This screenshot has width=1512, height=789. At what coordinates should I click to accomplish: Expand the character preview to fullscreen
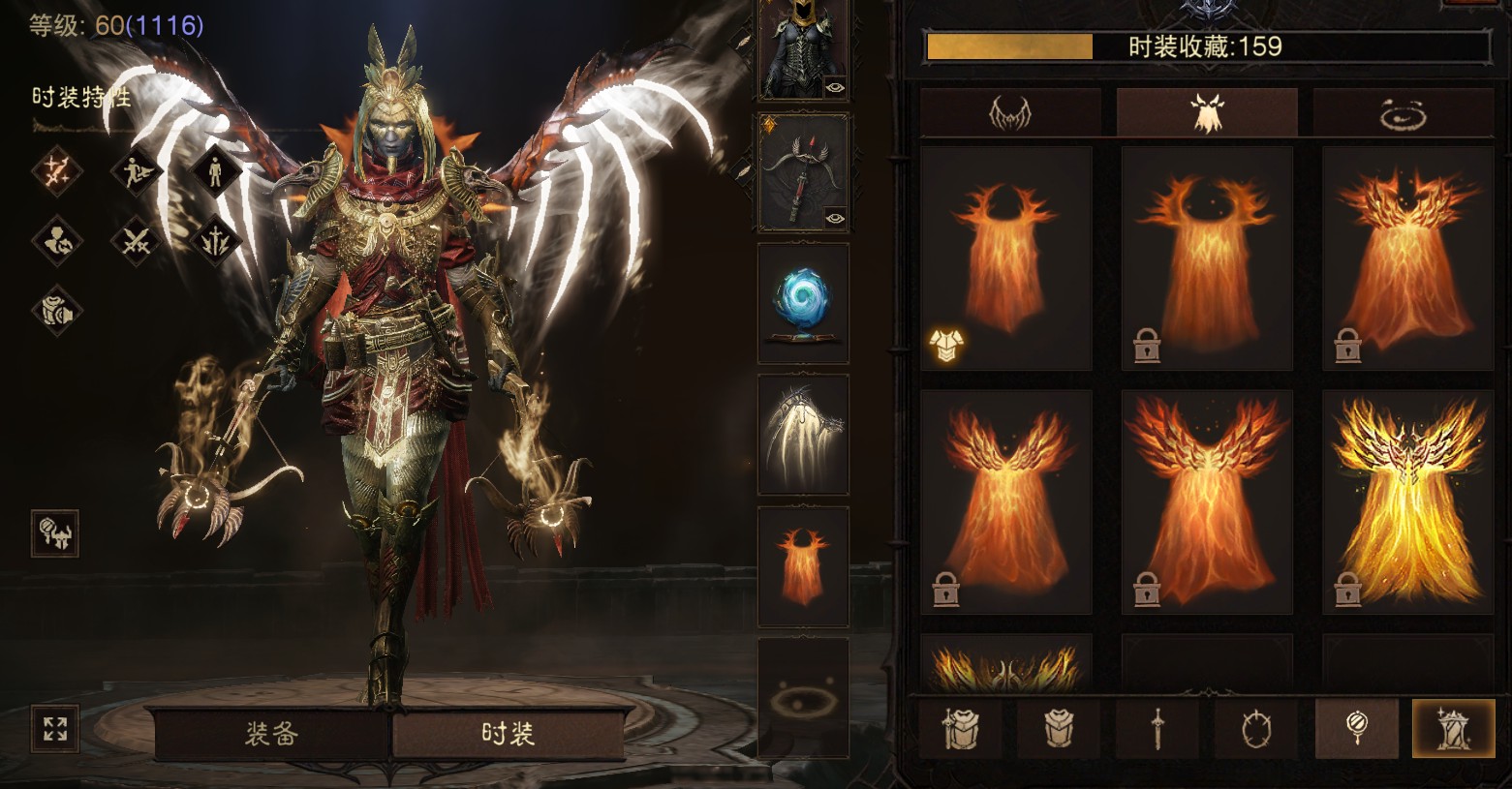coord(55,728)
